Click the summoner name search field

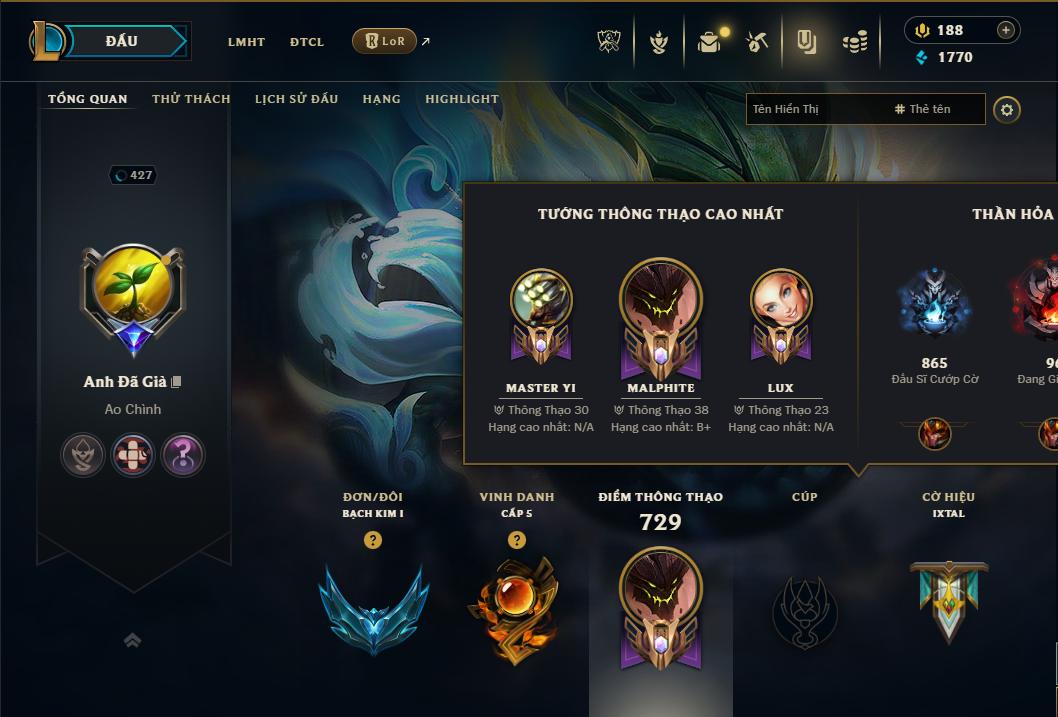point(815,109)
